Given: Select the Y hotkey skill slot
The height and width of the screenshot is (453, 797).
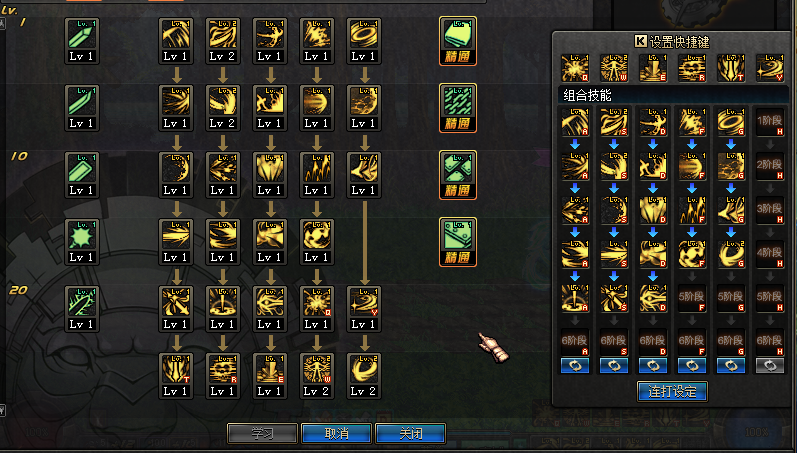Looking at the screenshot, I should click(x=769, y=67).
